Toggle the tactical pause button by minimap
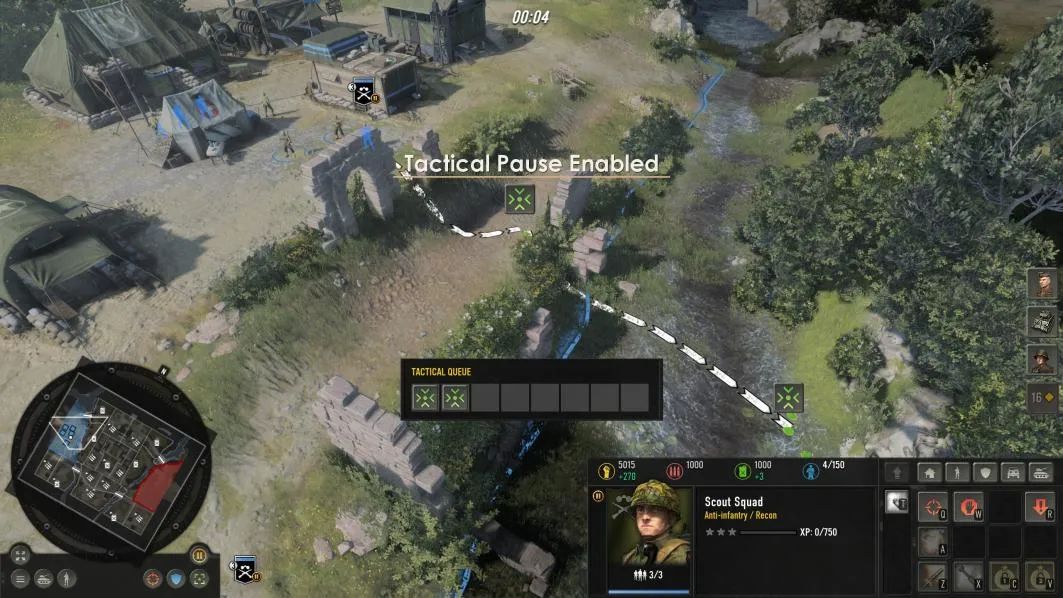Screen dimensions: 1063x598 [x=198, y=555]
